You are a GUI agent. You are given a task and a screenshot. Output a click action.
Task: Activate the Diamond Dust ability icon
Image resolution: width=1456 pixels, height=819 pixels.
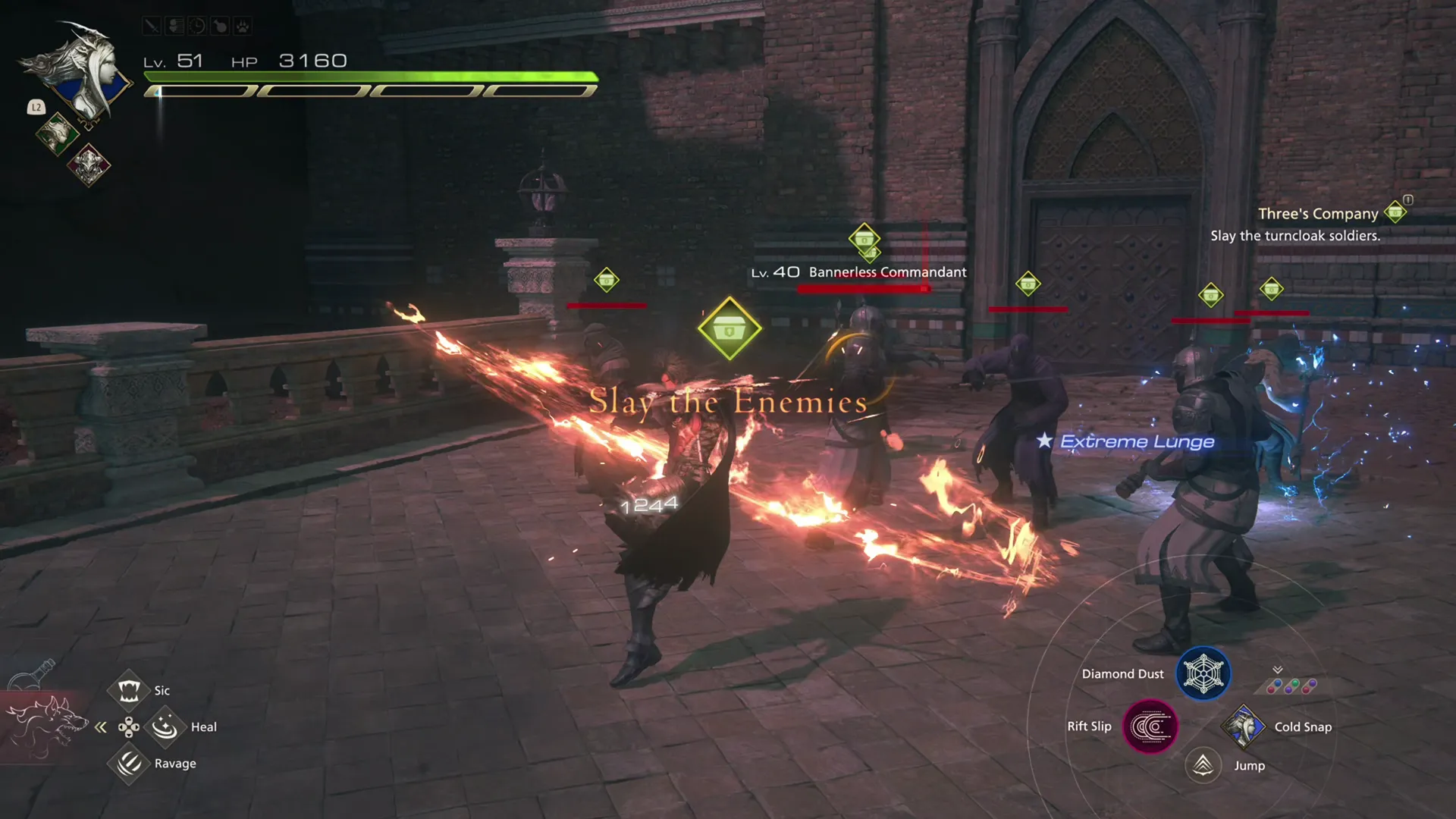pyautogui.click(x=1203, y=673)
